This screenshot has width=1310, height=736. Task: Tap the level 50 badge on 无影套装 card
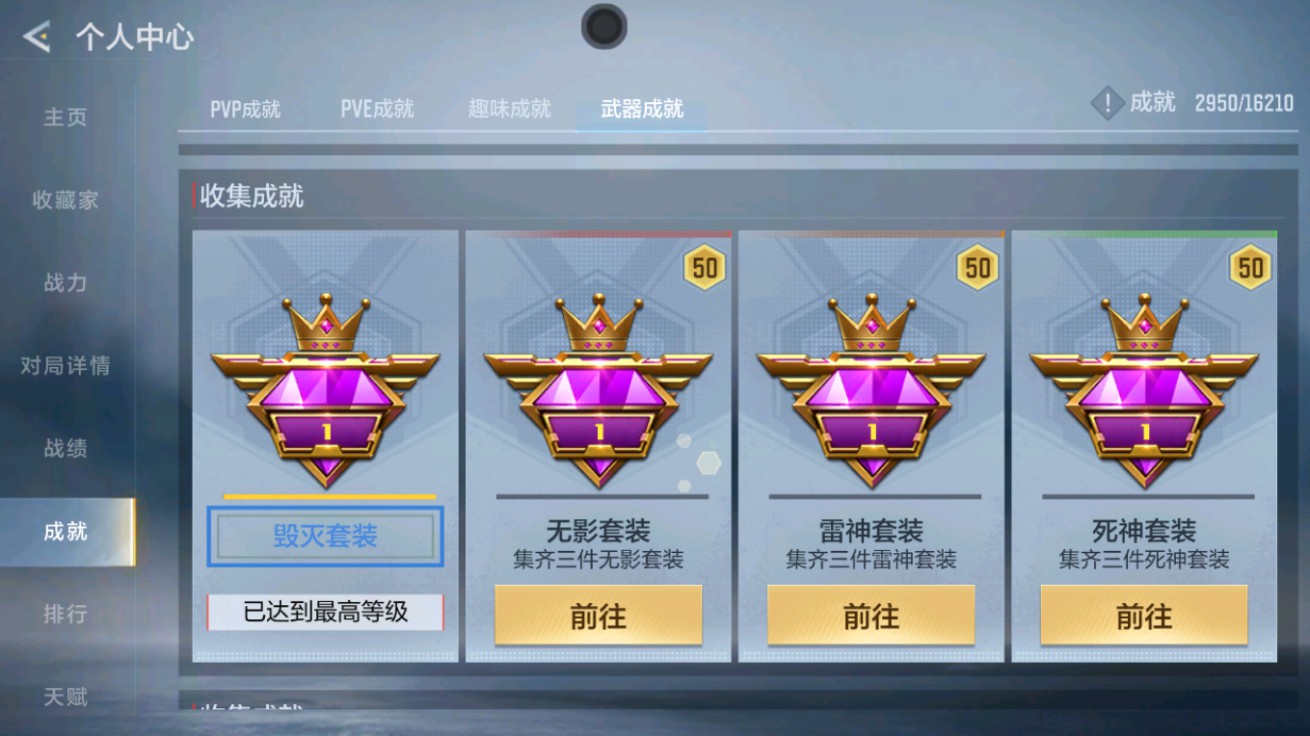[704, 268]
